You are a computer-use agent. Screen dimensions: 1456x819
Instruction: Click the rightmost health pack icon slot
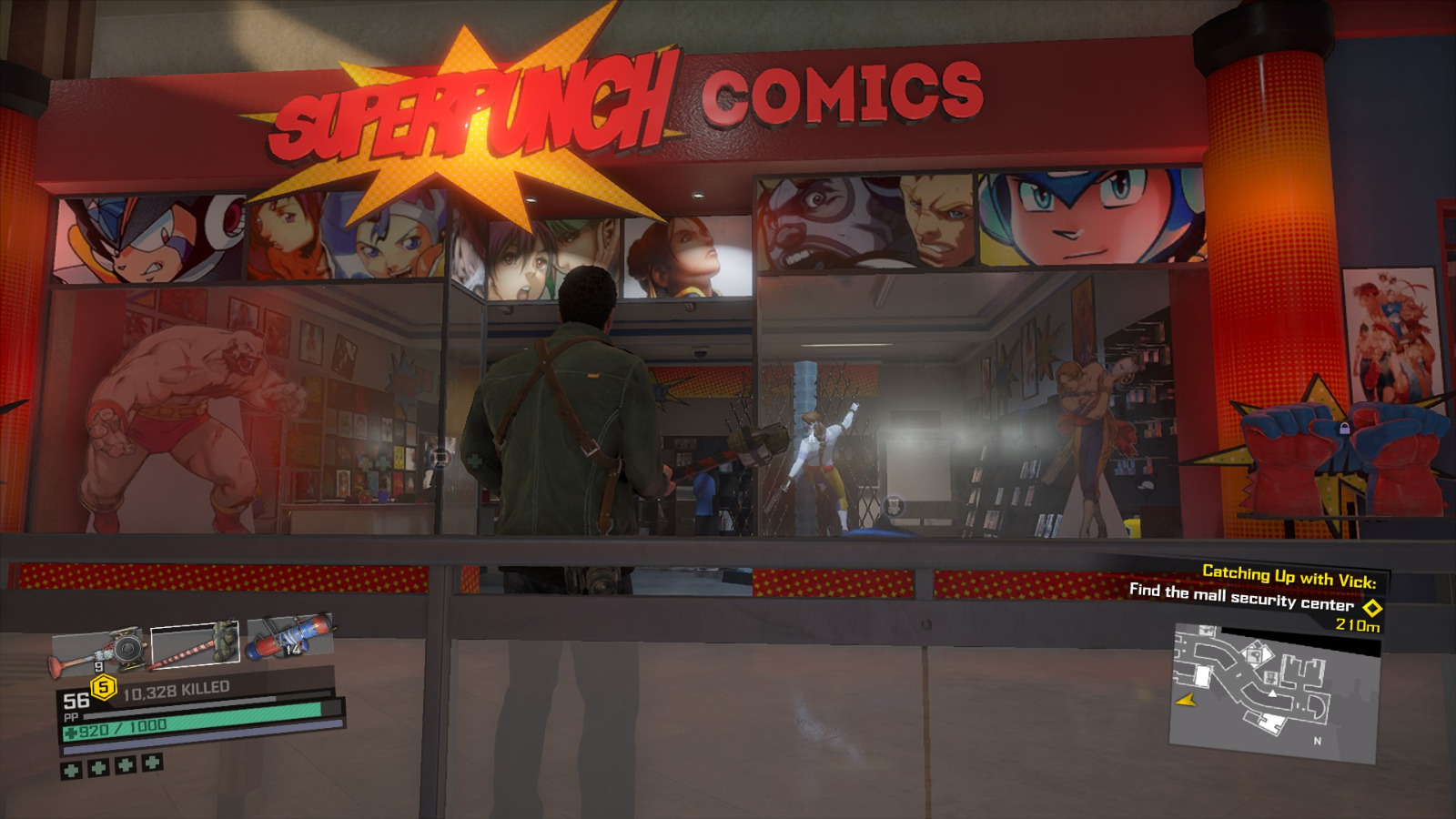(x=150, y=762)
